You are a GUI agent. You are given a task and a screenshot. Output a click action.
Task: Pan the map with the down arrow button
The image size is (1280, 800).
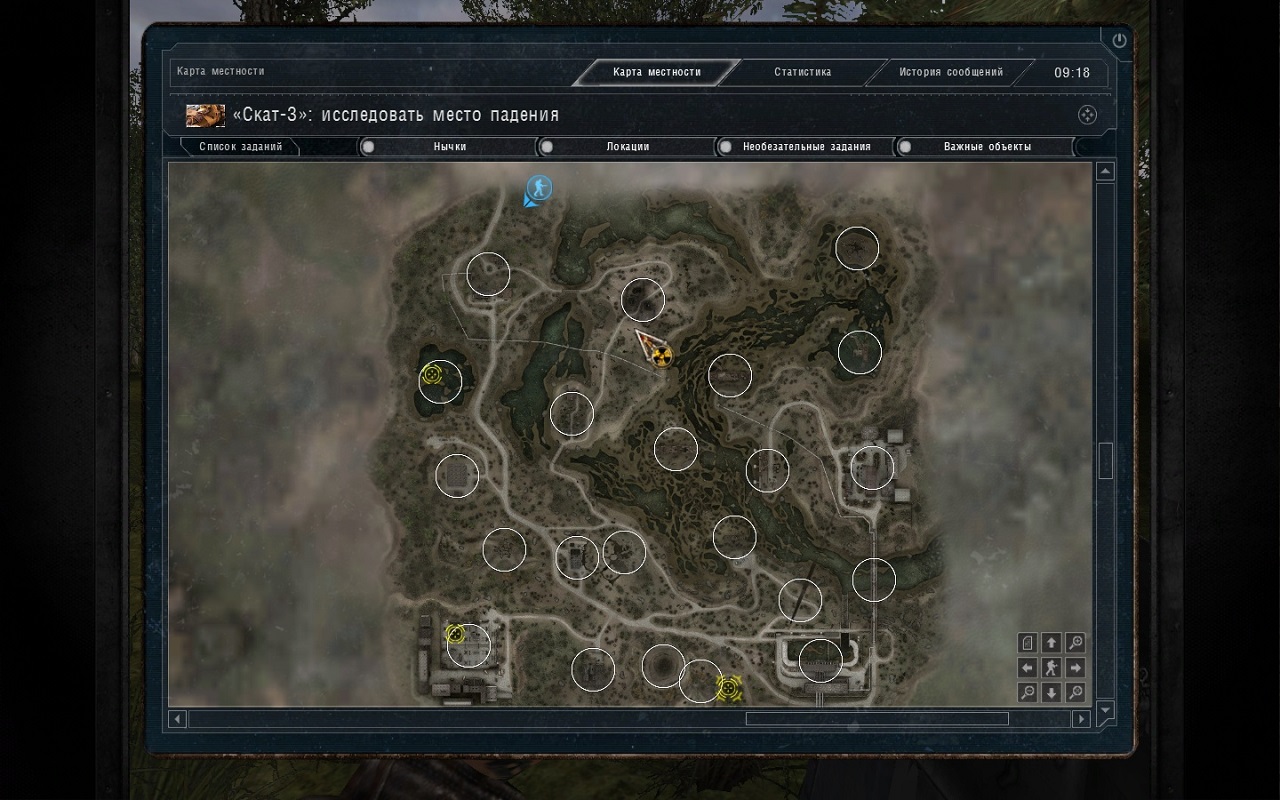point(1051,692)
